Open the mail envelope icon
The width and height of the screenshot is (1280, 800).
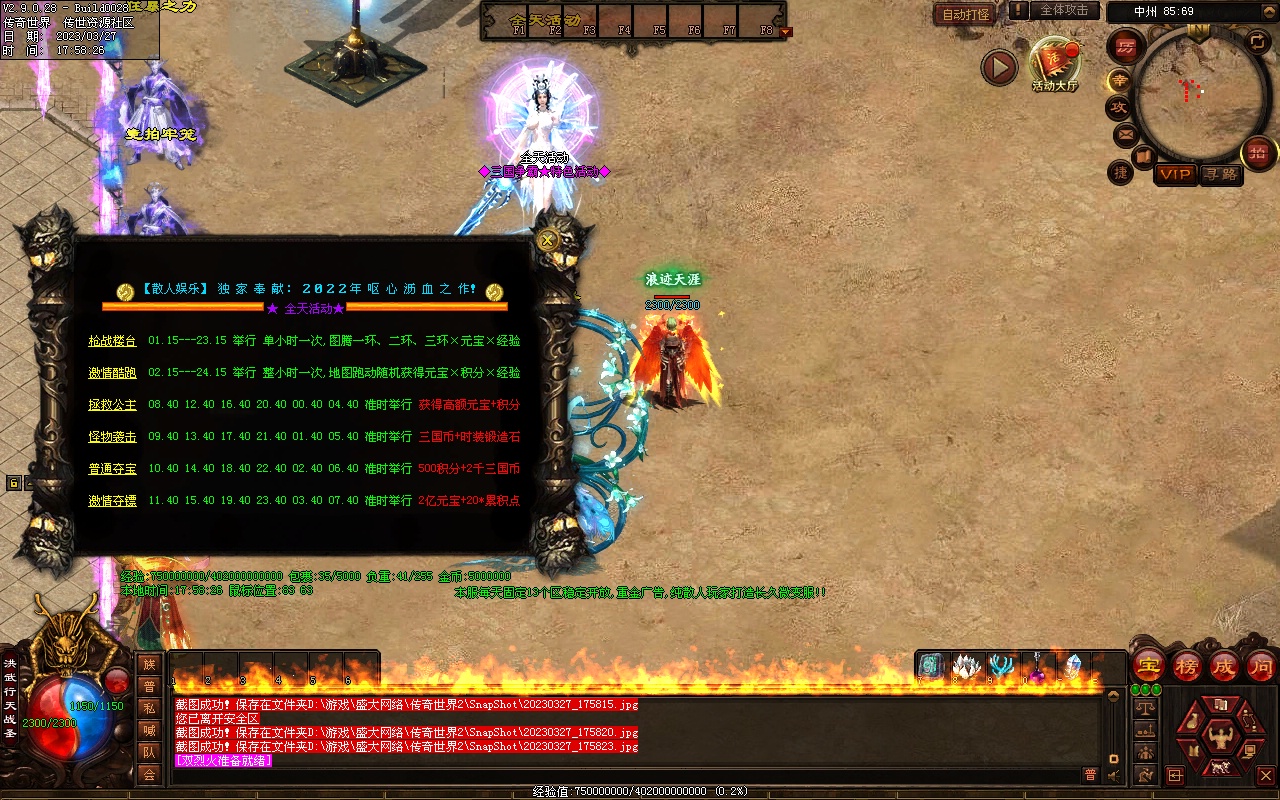pos(1126,133)
